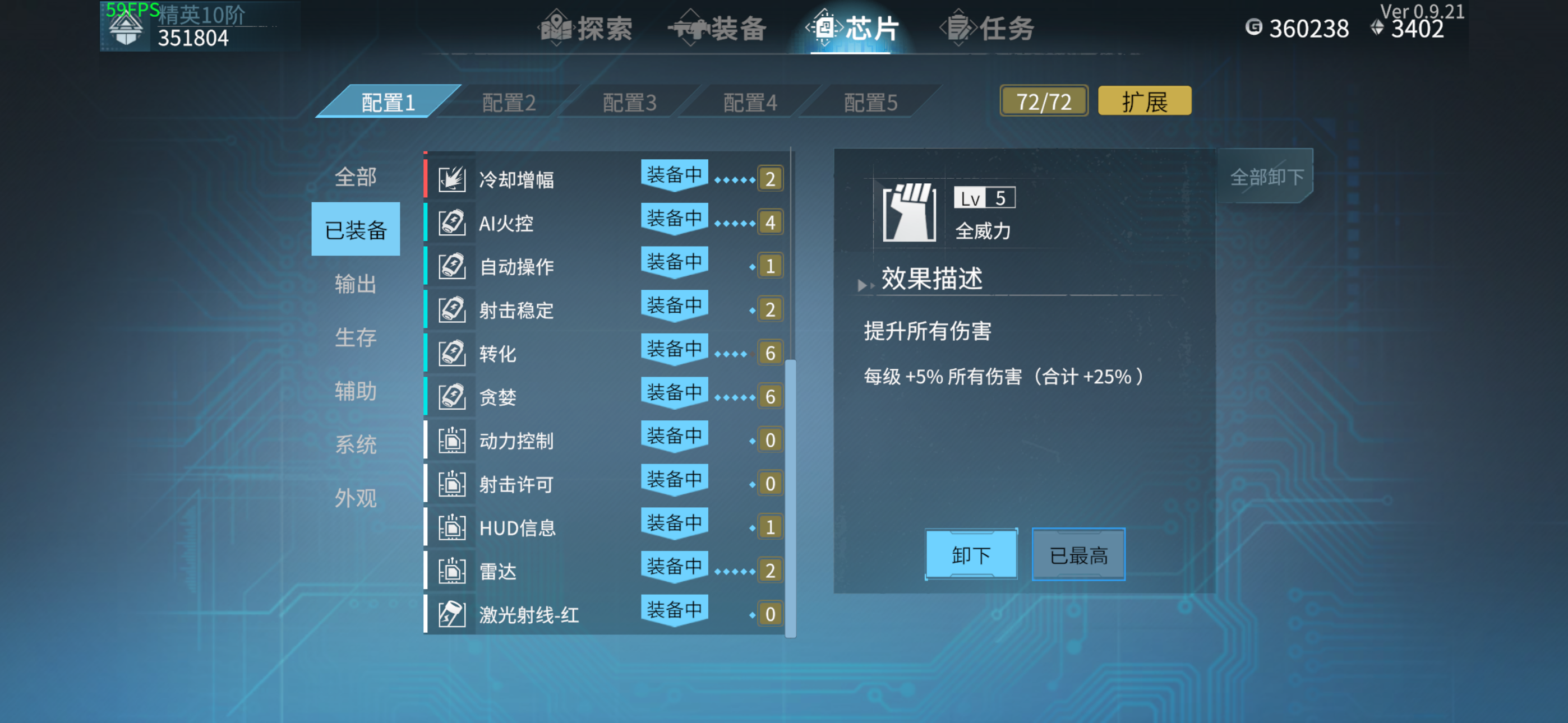This screenshot has width=1568, height=723.
Task: Toggle 装备中 status on 射击许可
Action: click(x=674, y=480)
